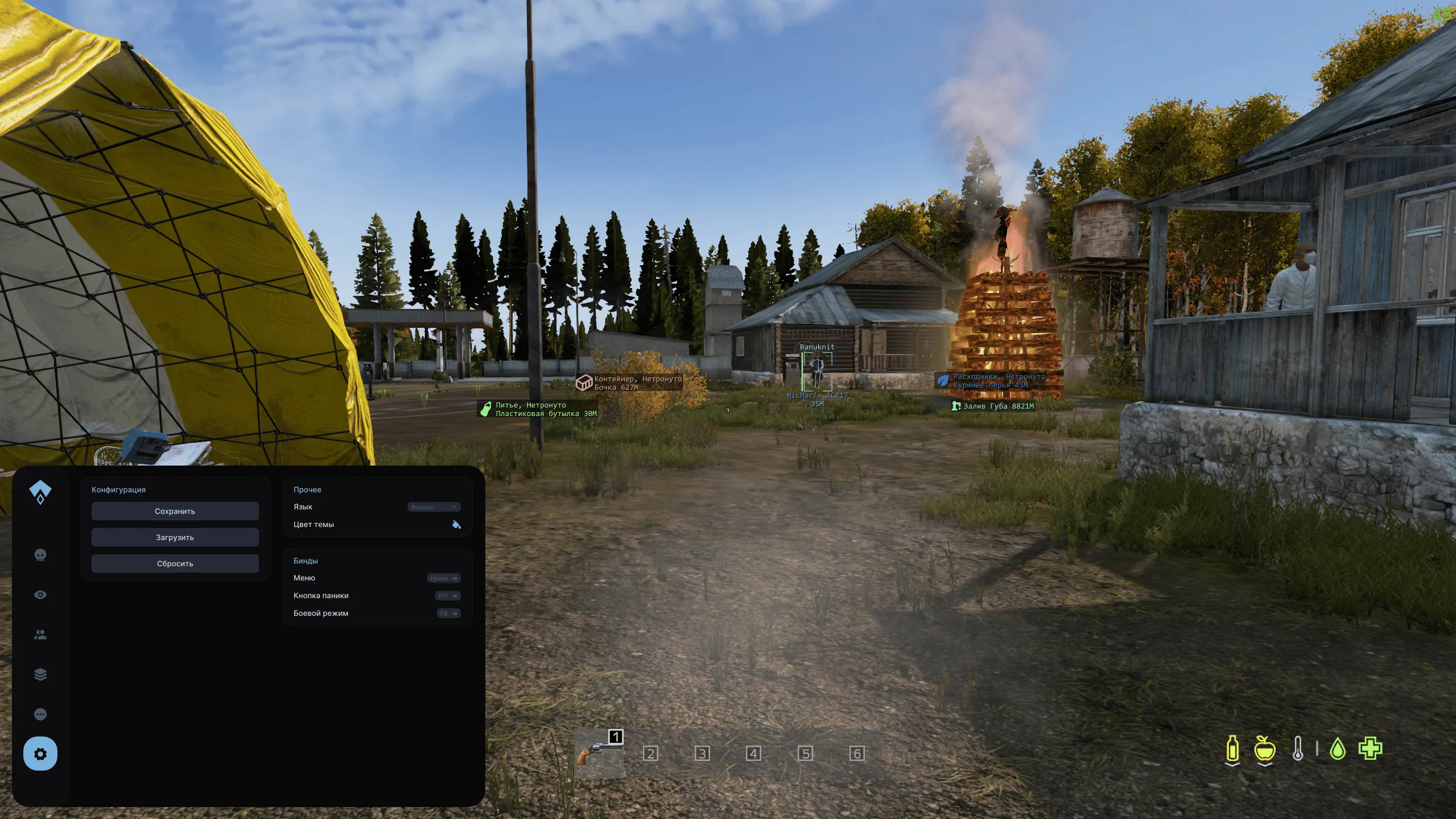1456x819 pixels.
Task: Rebind the Кнопка паники F11 key
Action: coord(447,595)
